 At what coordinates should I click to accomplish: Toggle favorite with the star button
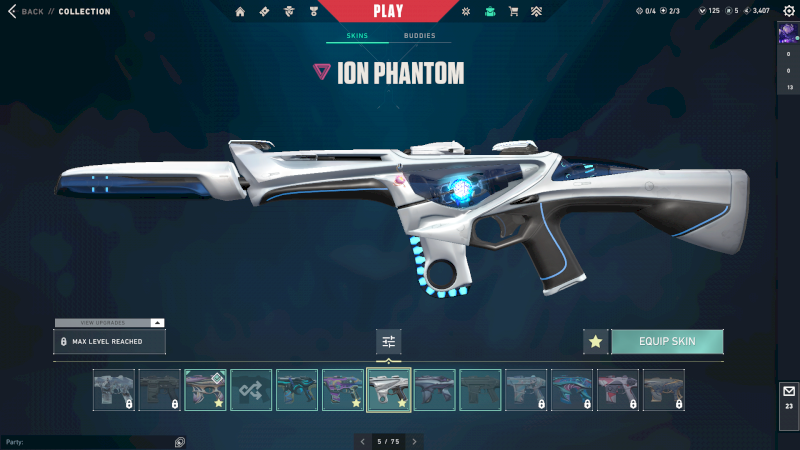tap(596, 341)
